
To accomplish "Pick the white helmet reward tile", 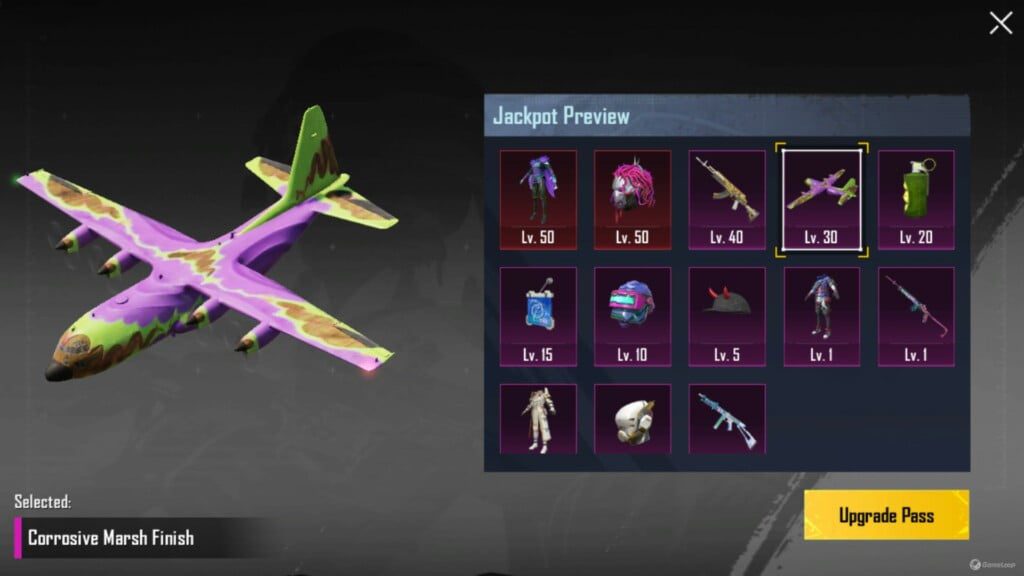I will coord(632,419).
